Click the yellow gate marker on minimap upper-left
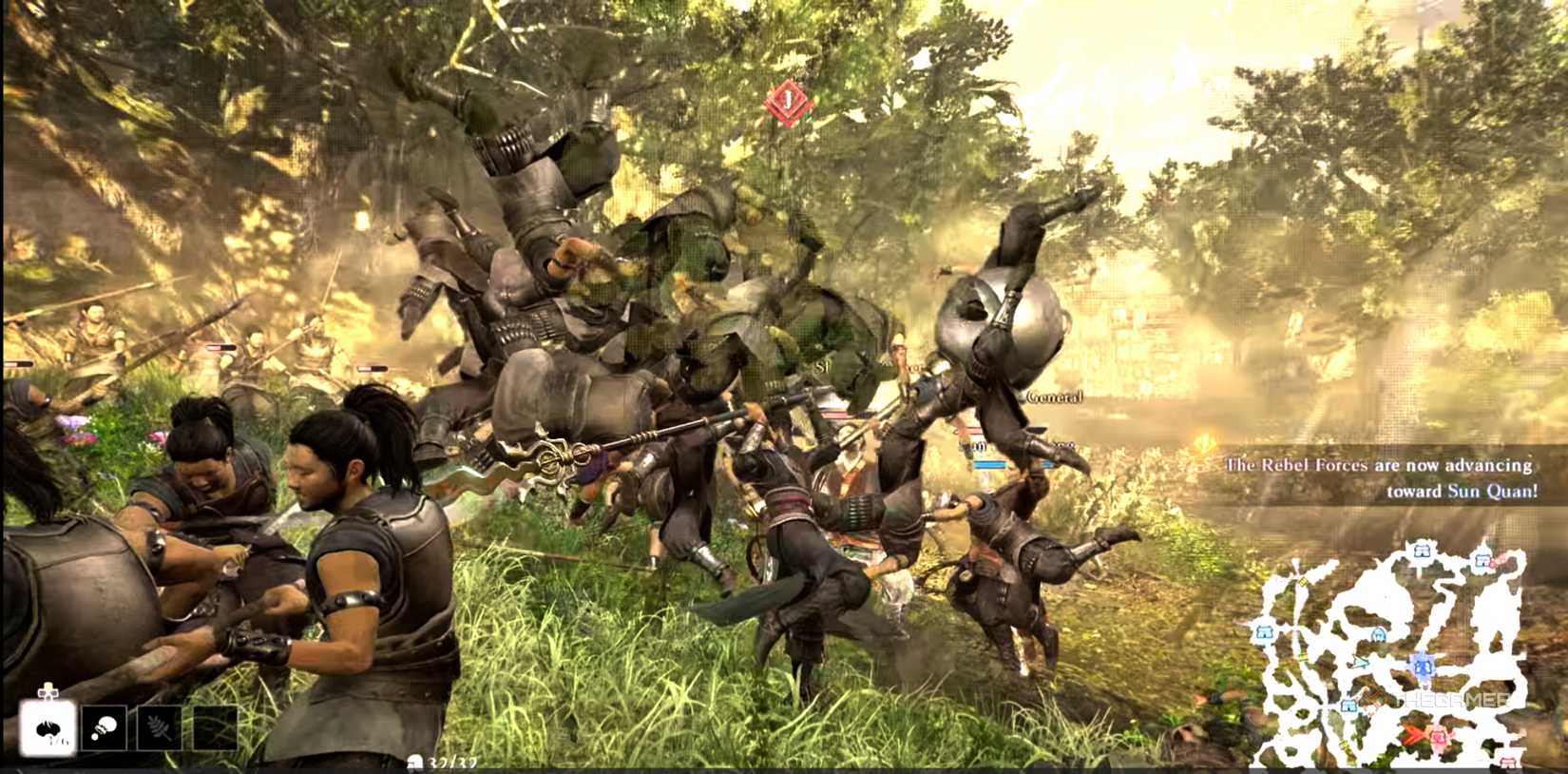Viewport: 1568px width, 774px height. (1304, 583)
